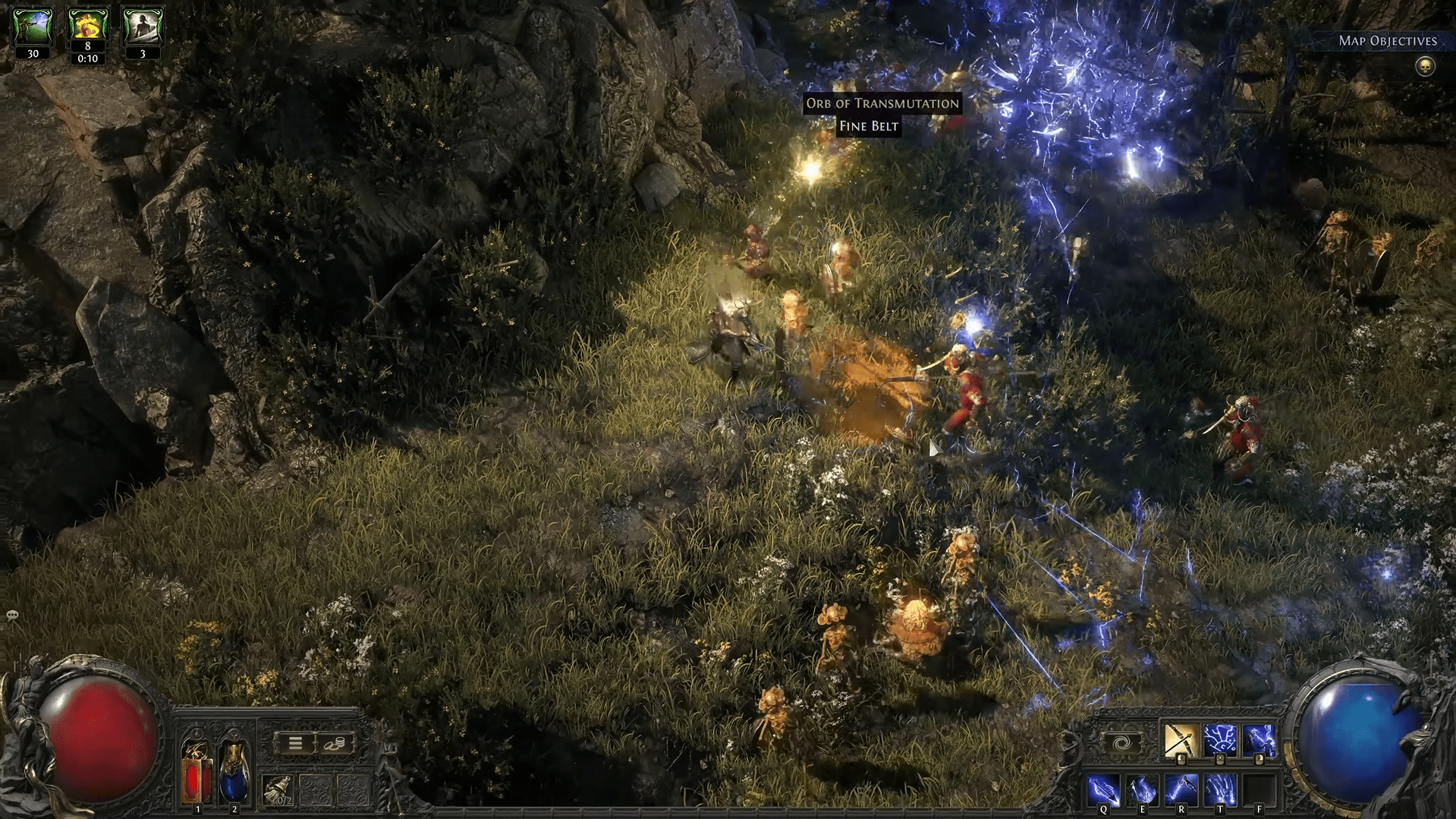Click the archer buff icon showing 30
The height and width of the screenshot is (819, 1456).
point(33,27)
